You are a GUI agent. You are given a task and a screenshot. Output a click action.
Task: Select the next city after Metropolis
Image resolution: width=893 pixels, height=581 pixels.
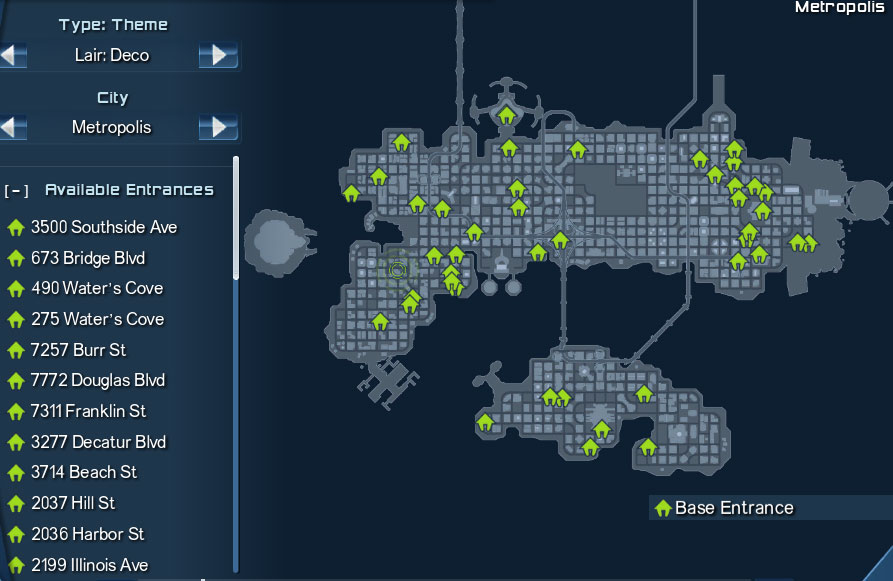(x=218, y=128)
